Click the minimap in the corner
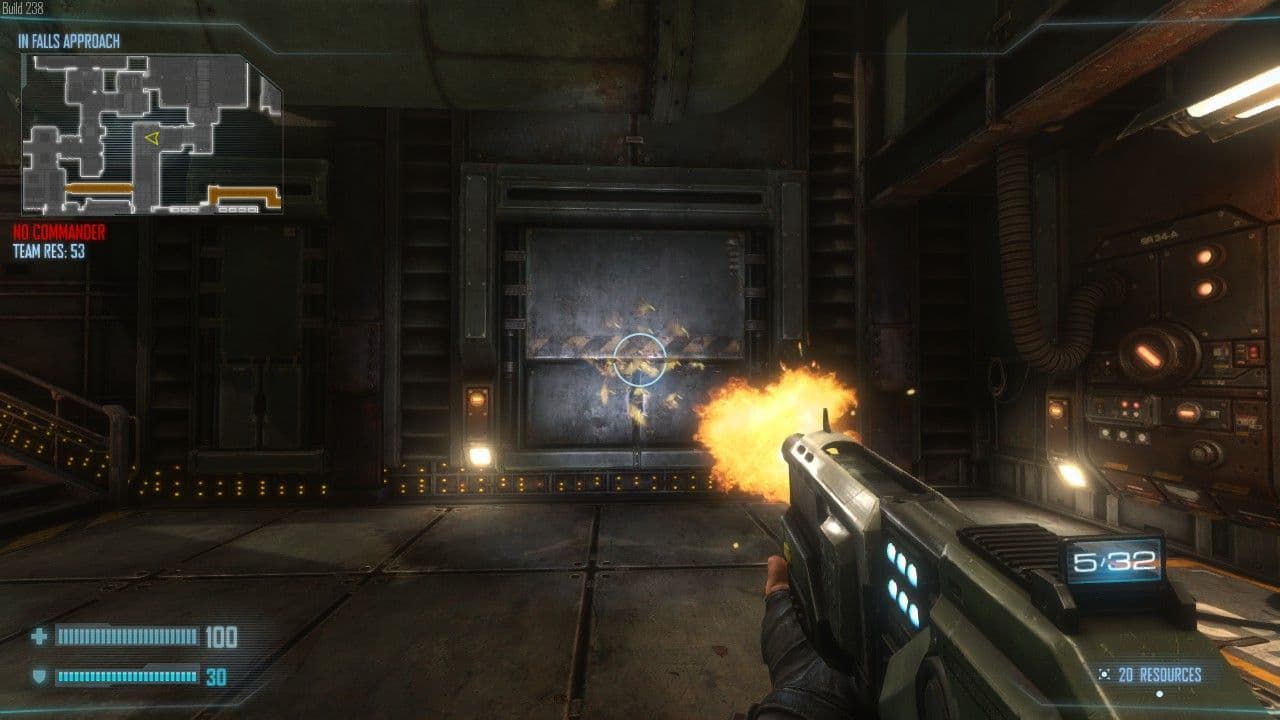Image resolution: width=1280 pixels, height=720 pixels. [x=151, y=134]
